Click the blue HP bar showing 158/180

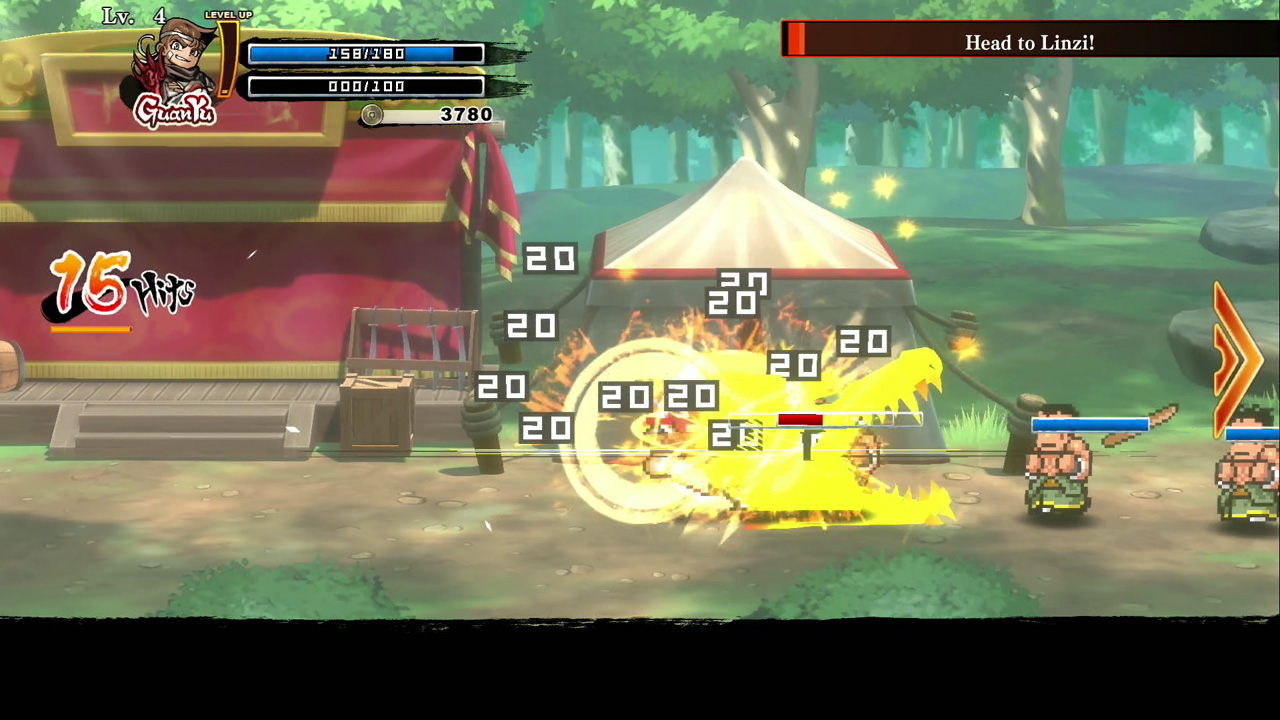click(x=366, y=54)
